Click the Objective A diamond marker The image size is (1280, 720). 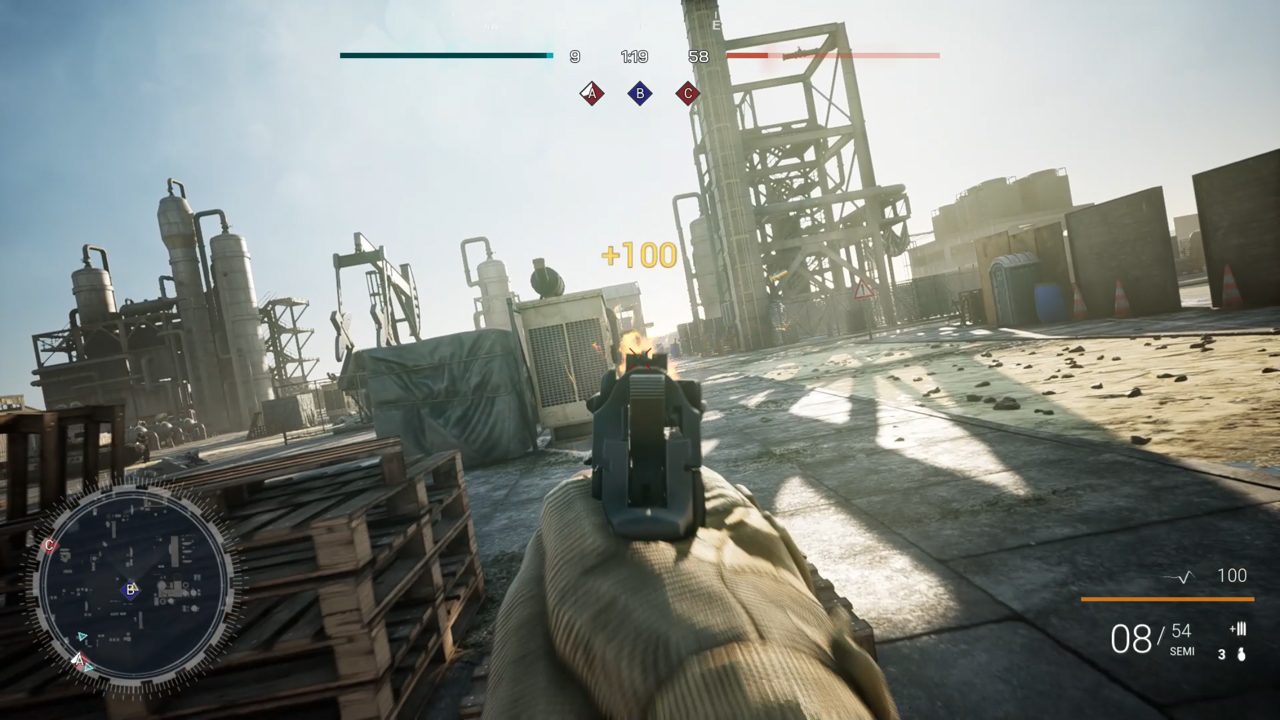click(x=591, y=93)
